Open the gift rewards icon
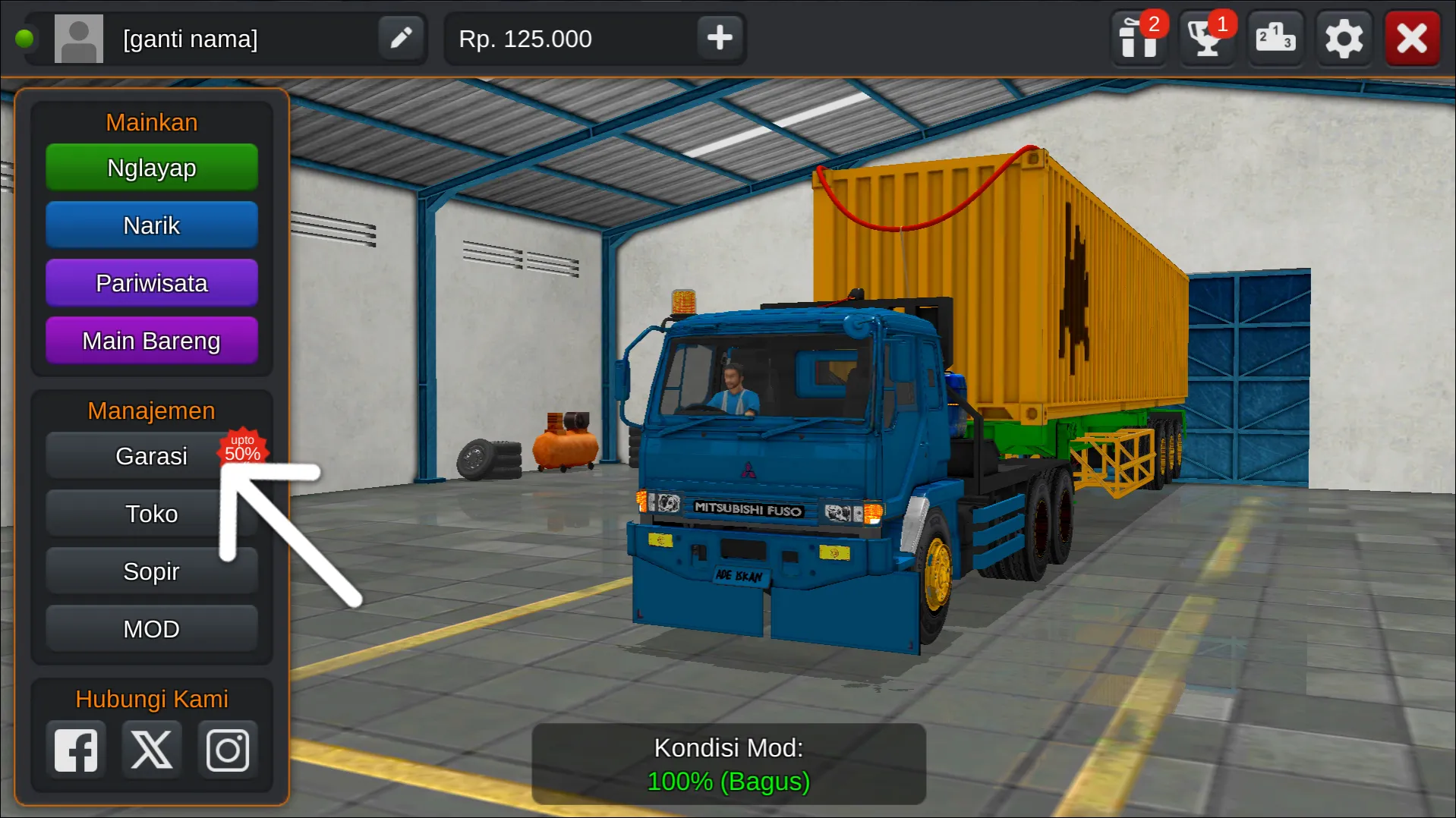Image resolution: width=1456 pixels, height=818 pixels. click(x=1139, y=38)
